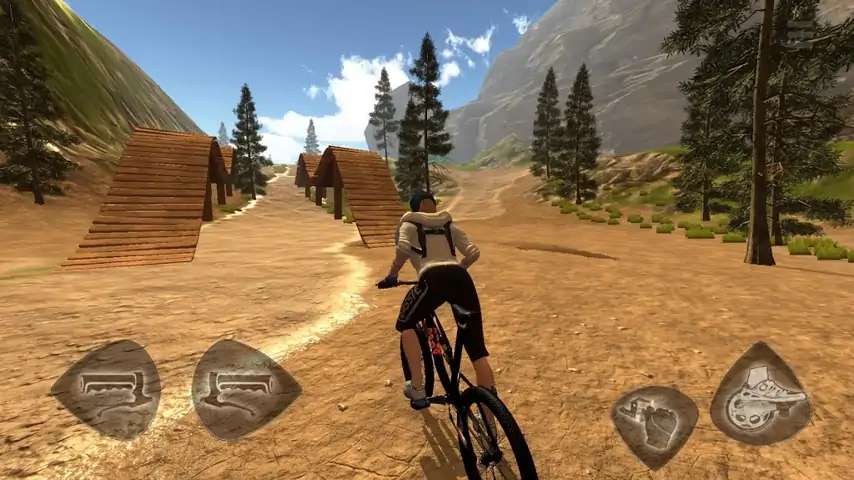Tap the left handlebar steer button
The image size is (854, 480).
point(106,388)
